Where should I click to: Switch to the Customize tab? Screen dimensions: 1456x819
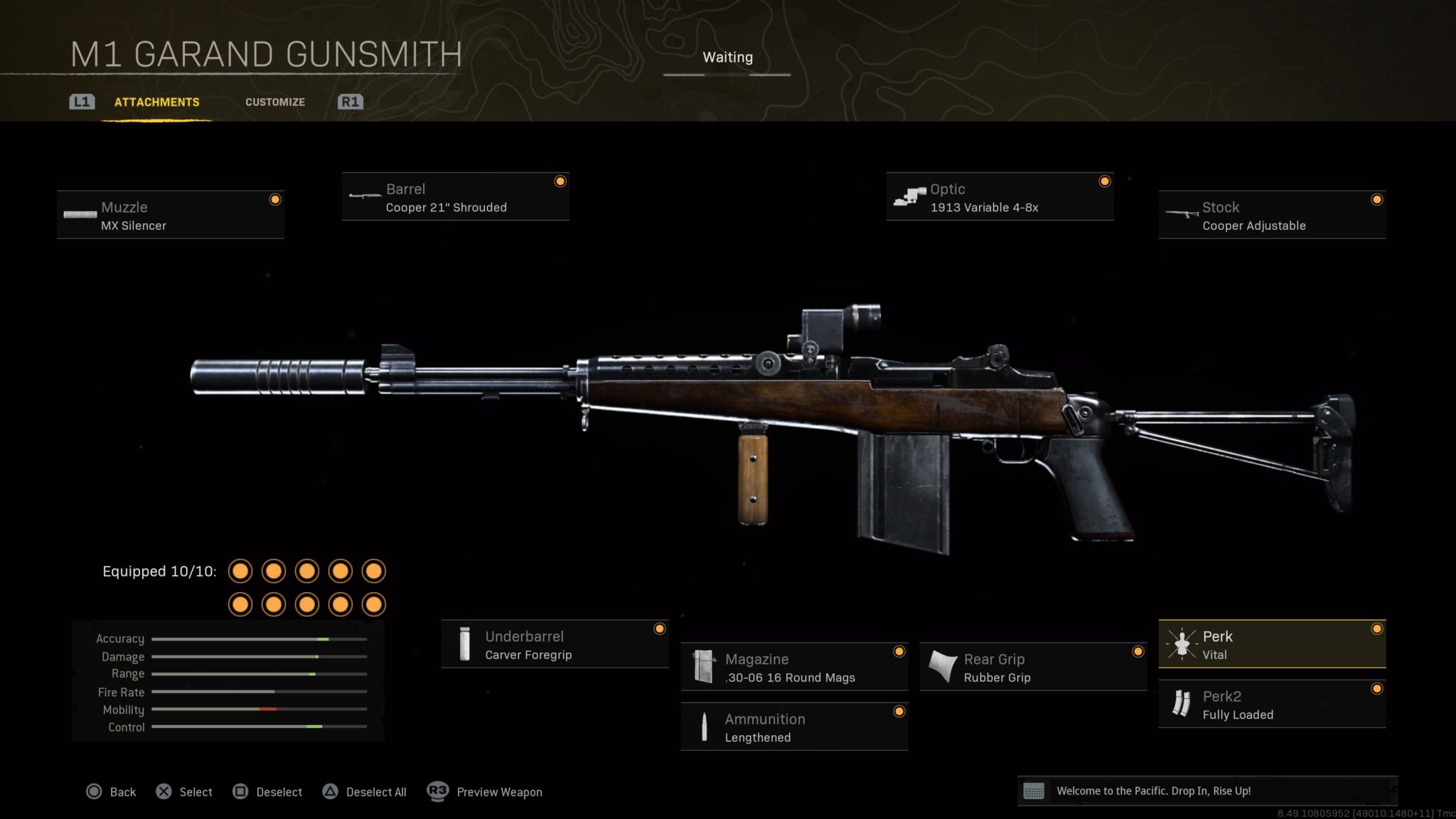tap(274, 102)
